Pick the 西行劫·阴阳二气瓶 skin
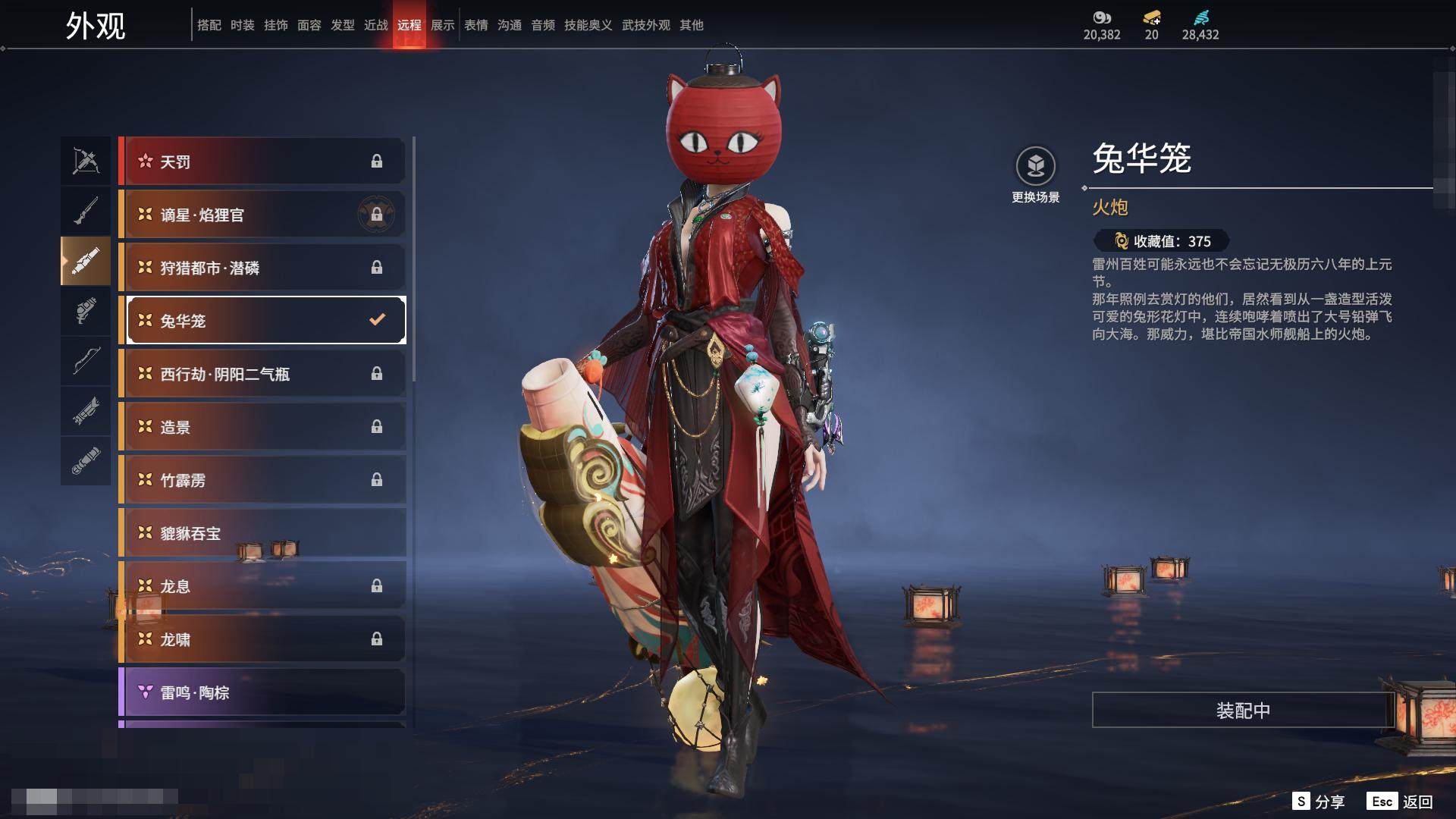This screenshot has width=1456, height=819. click(262, 374)
